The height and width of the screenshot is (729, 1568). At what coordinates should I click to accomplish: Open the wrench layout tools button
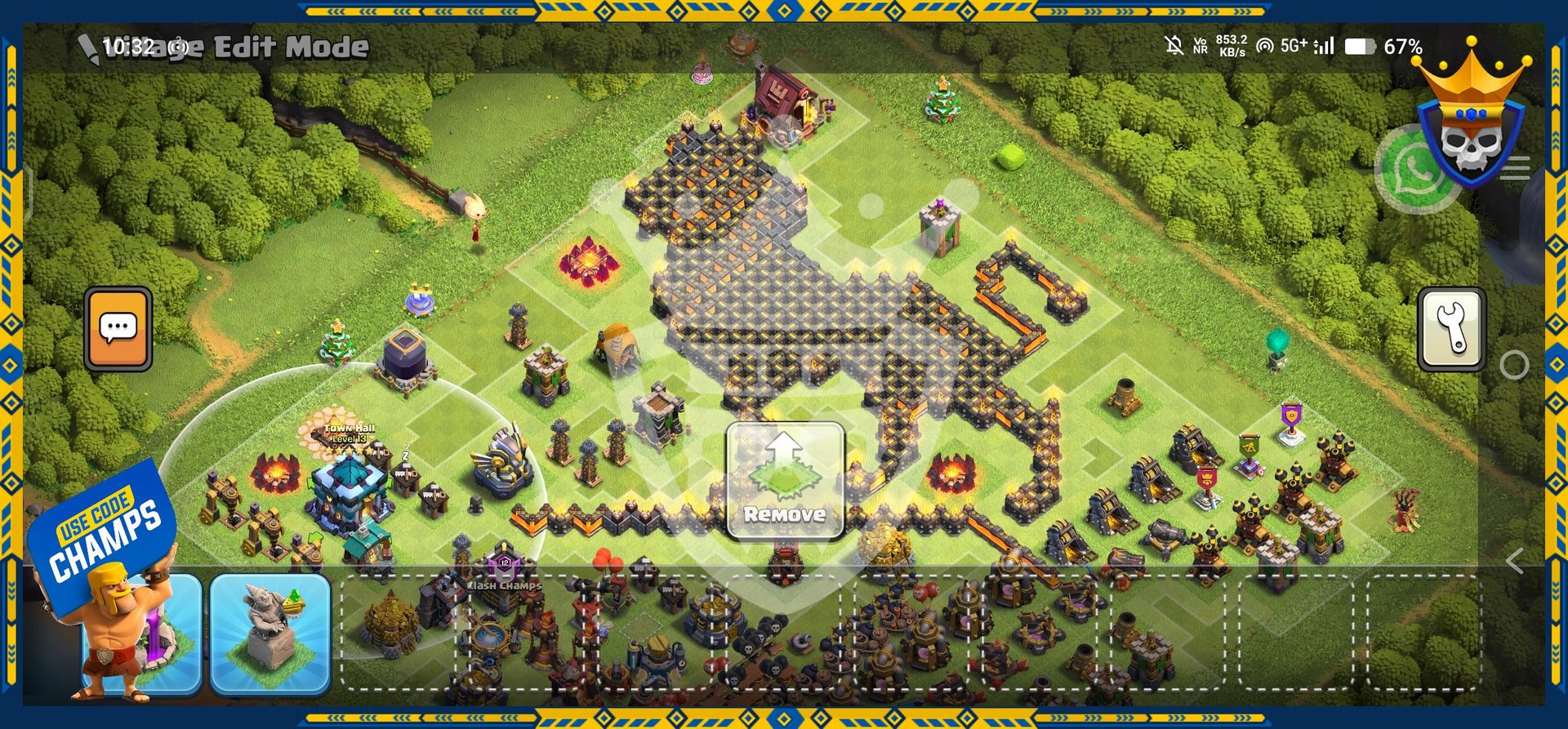click(1451, 329)
